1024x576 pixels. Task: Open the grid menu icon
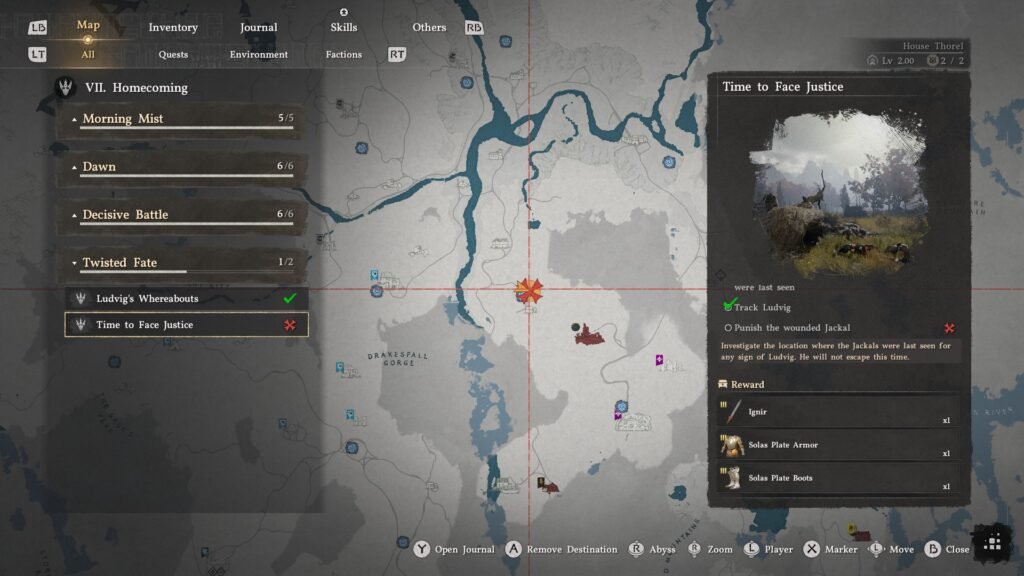[992, 542]
